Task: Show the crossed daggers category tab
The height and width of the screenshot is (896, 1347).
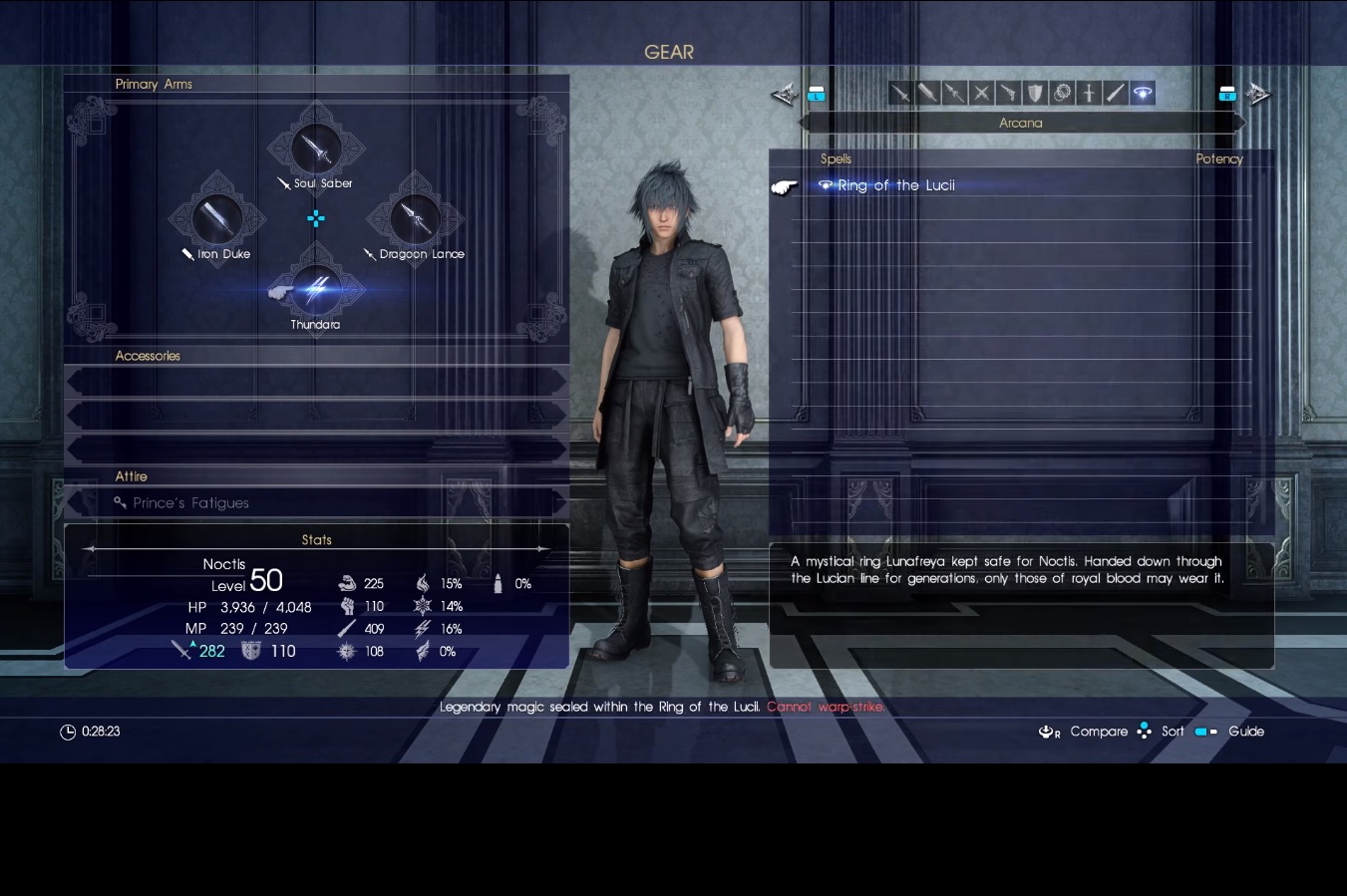Action: click(981, 94)
